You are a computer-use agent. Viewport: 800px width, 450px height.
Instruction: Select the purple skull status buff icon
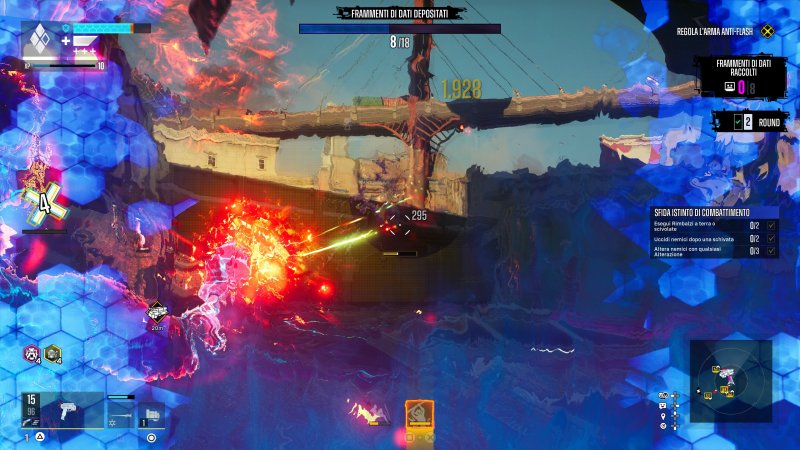coord(33,353)
